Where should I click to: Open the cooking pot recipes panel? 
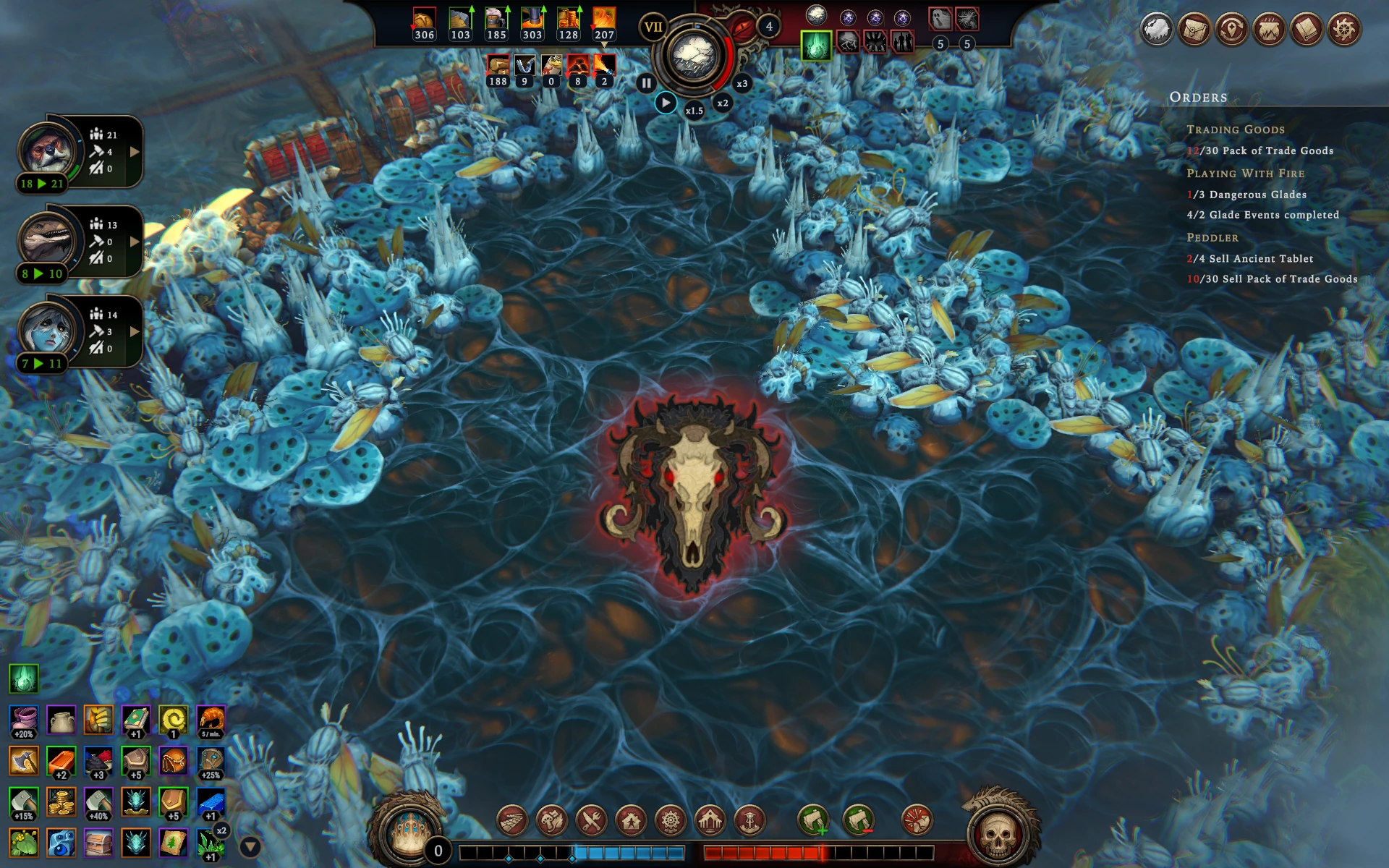[1269, 30]
